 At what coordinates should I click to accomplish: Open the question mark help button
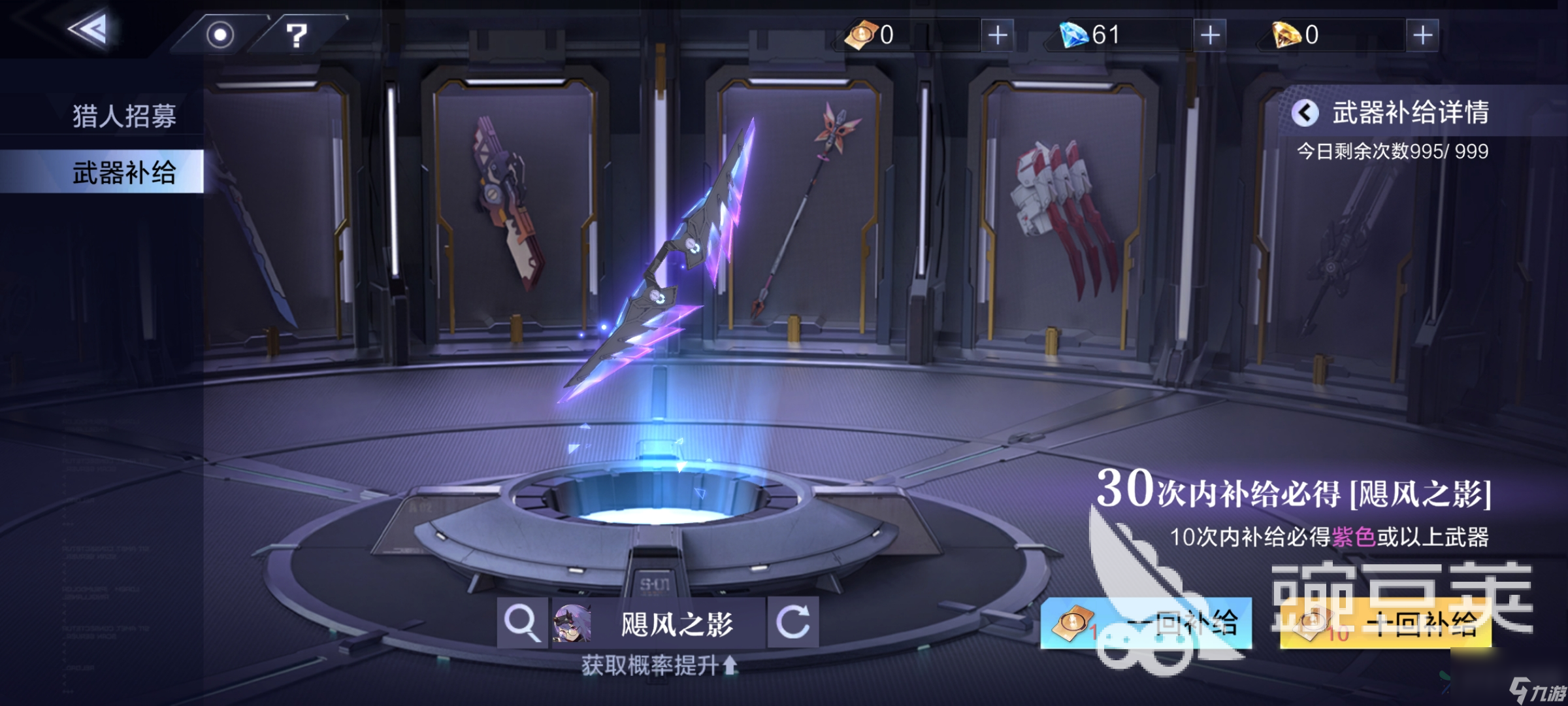(297, 35)
